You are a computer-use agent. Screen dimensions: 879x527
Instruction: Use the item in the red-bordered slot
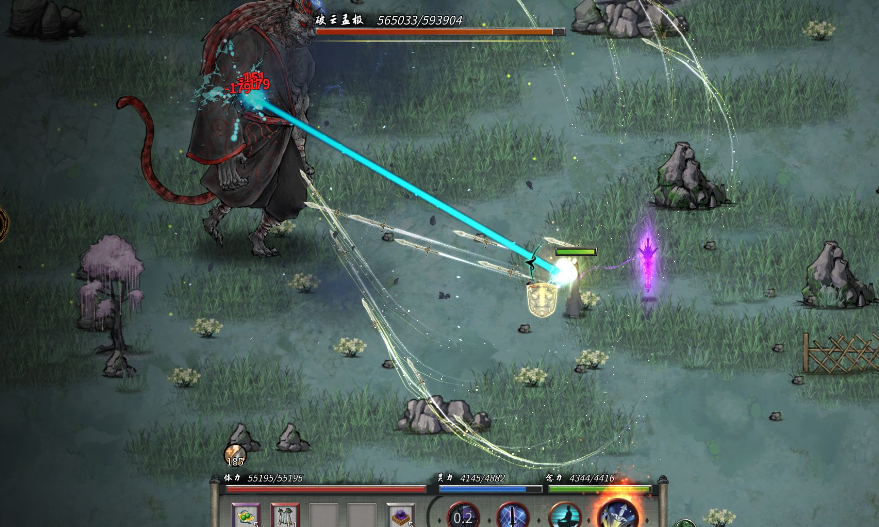285,515
